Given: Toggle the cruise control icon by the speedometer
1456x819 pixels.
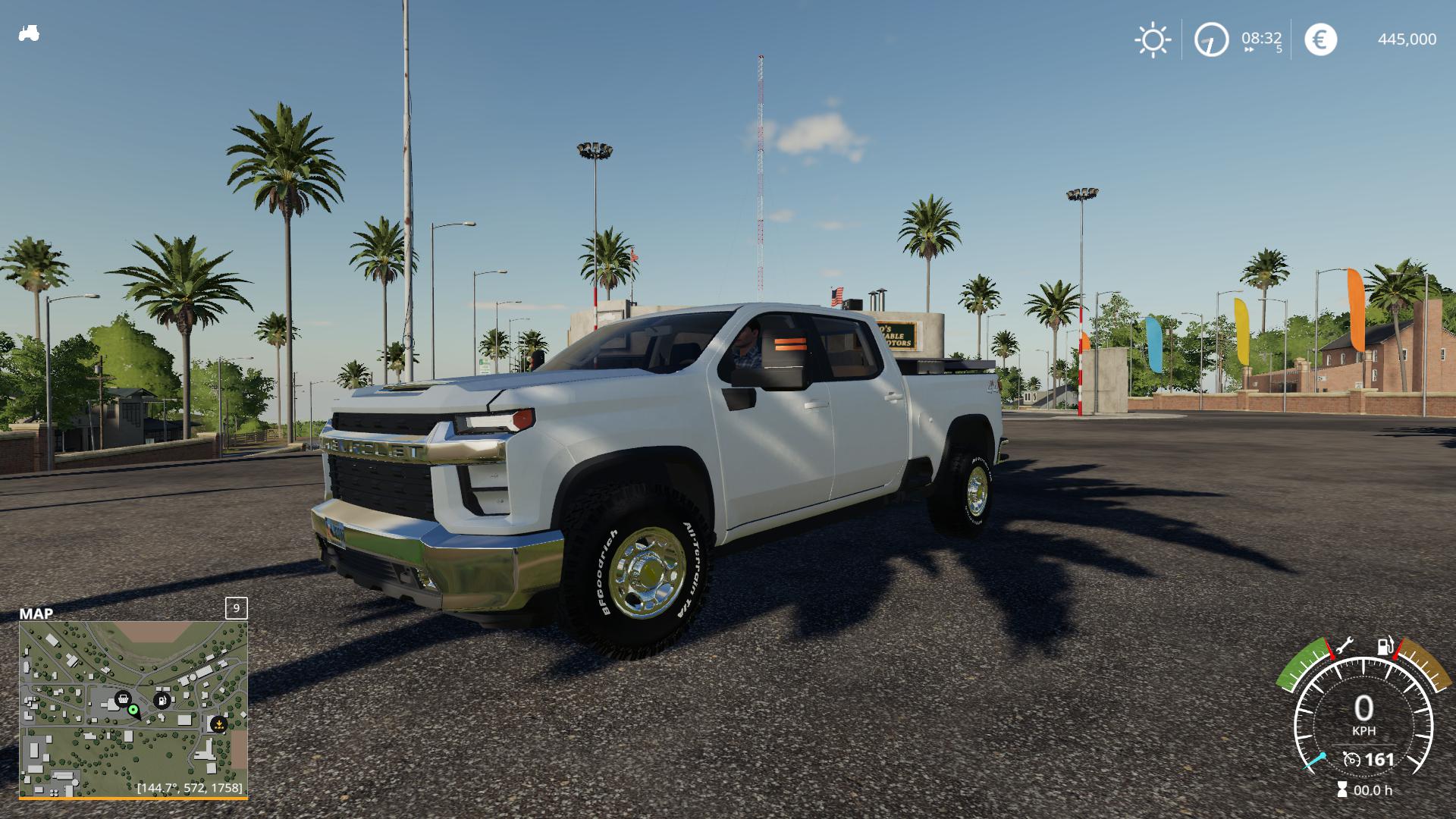Looking at the screenshot, I should 1351,759.
